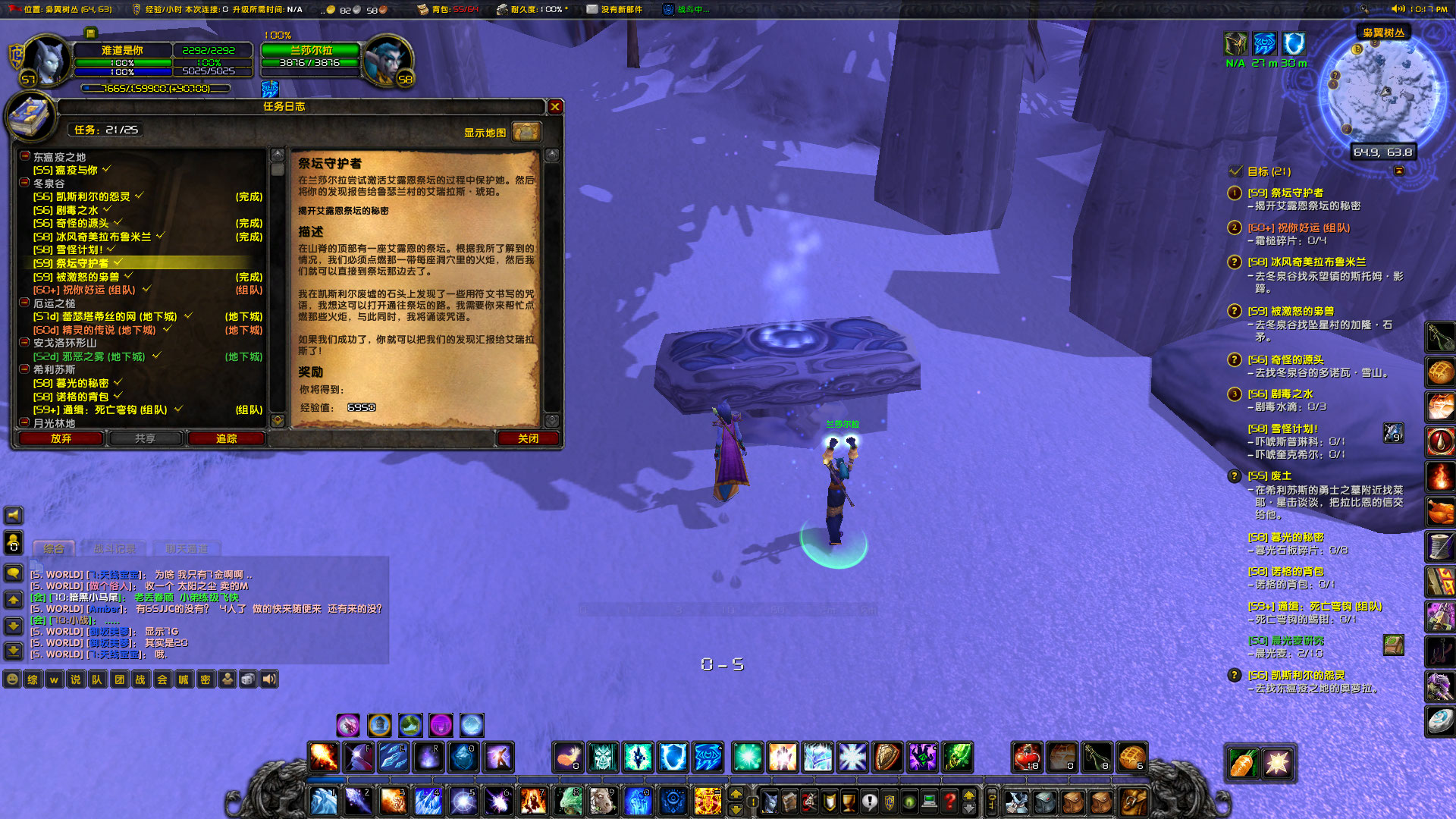
Task: Click 显示地图 to show the map
Action: 484,132
